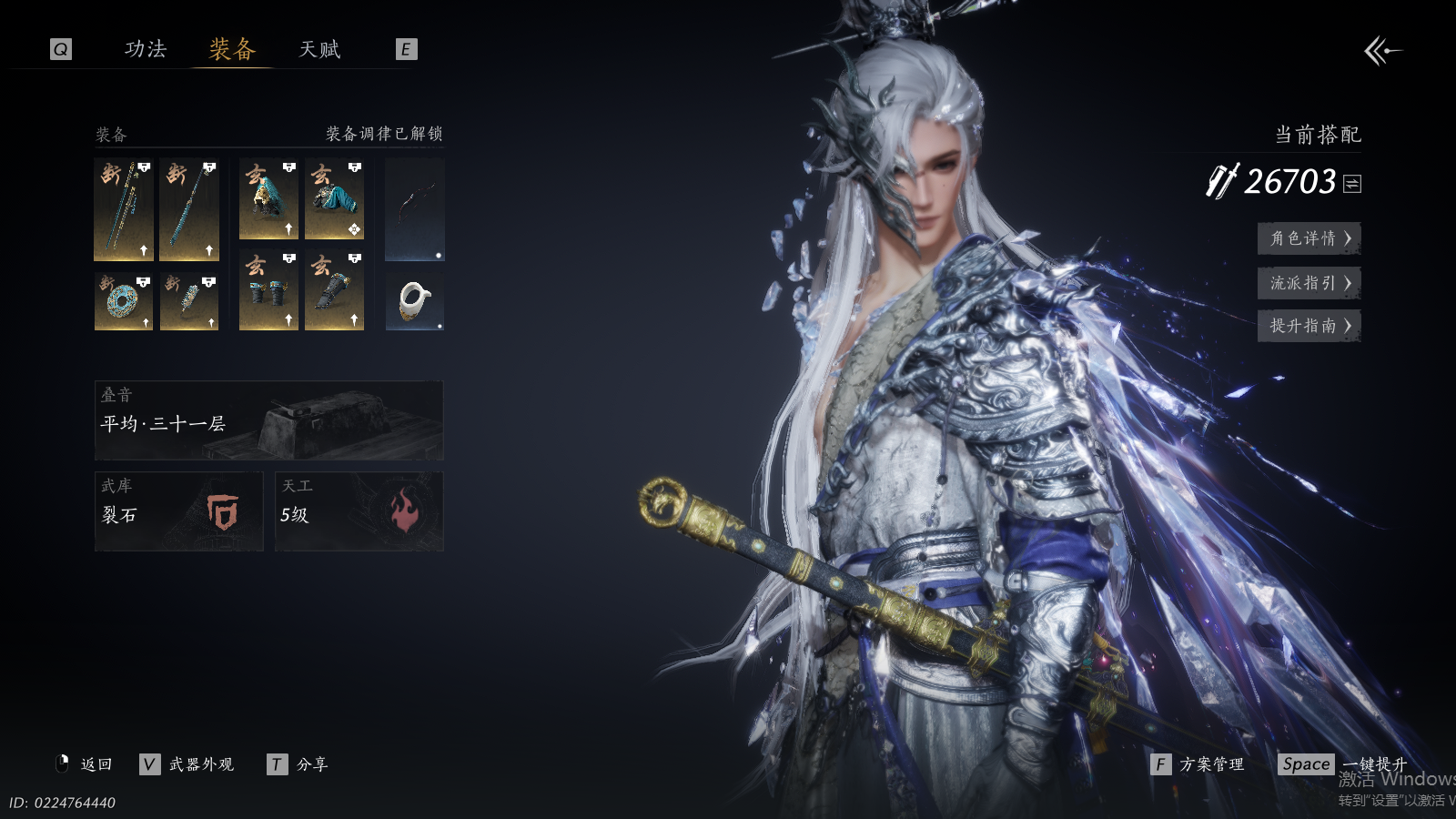Select the teal robe armor slot

[334, 199]
